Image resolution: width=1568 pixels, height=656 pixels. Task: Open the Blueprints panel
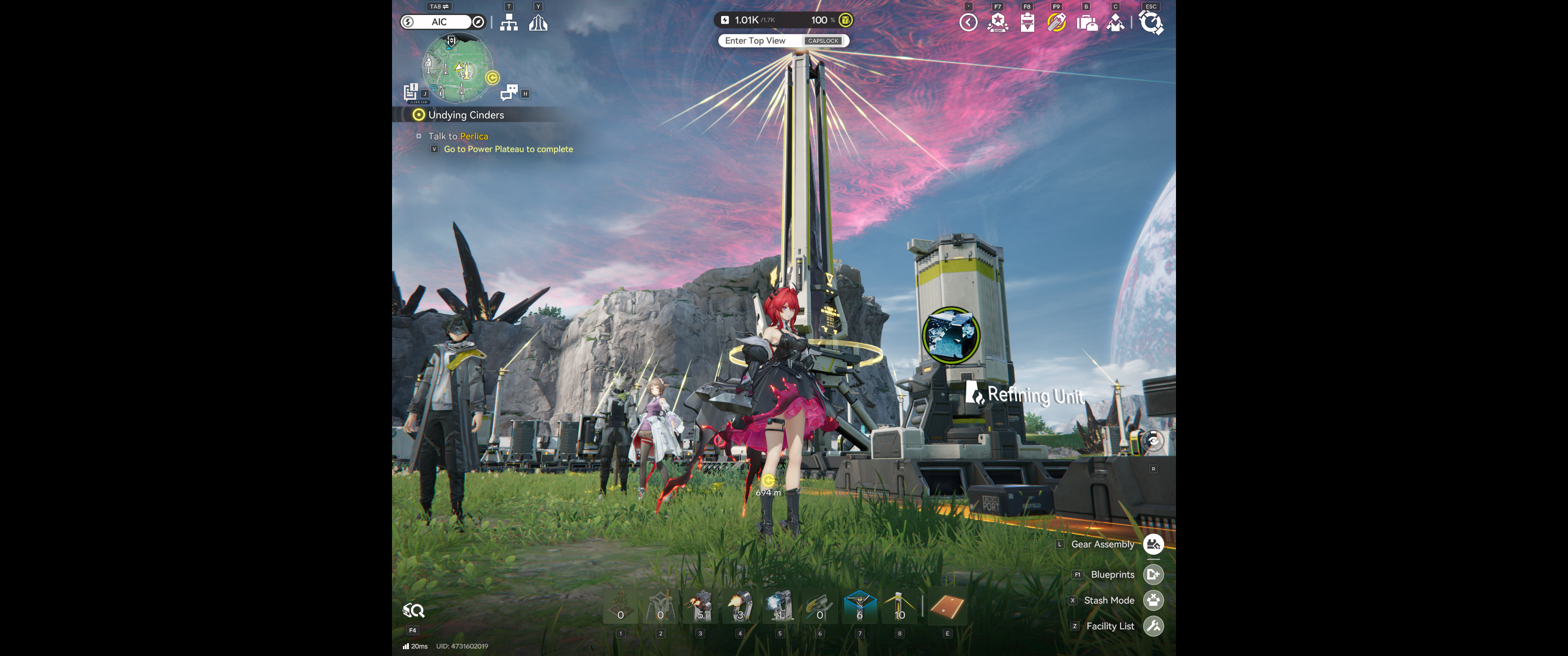(1153, 574)
